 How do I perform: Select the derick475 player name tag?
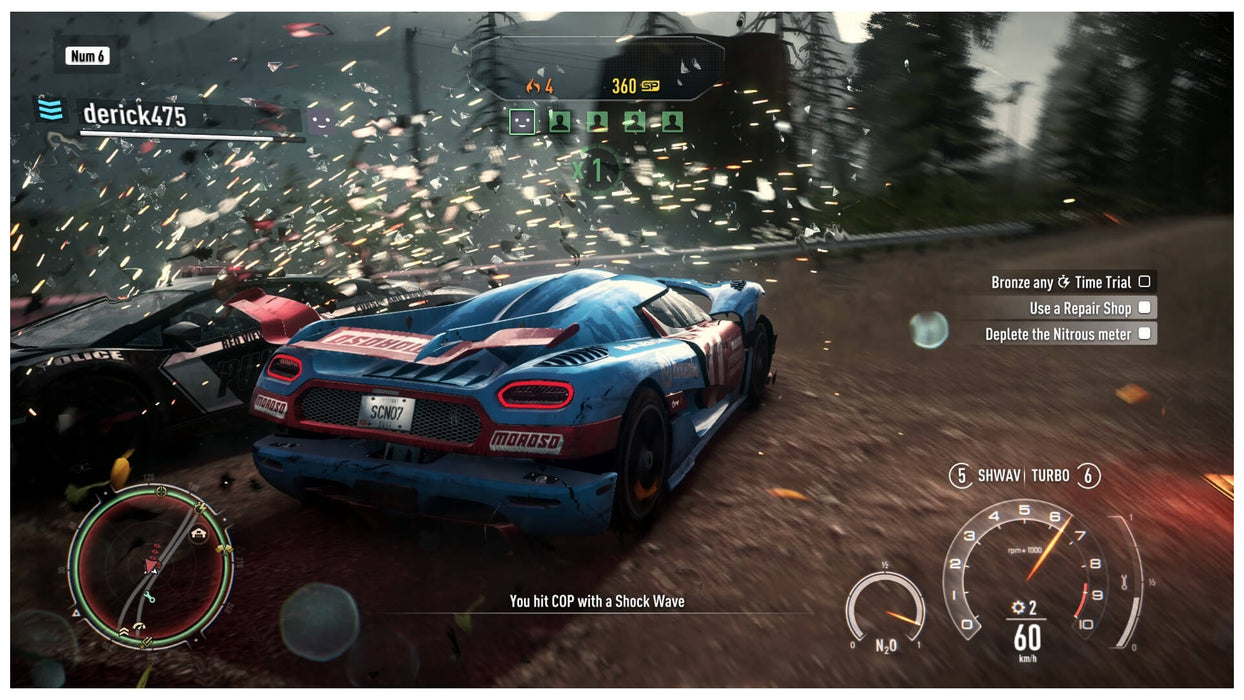(x=134, y=116)
